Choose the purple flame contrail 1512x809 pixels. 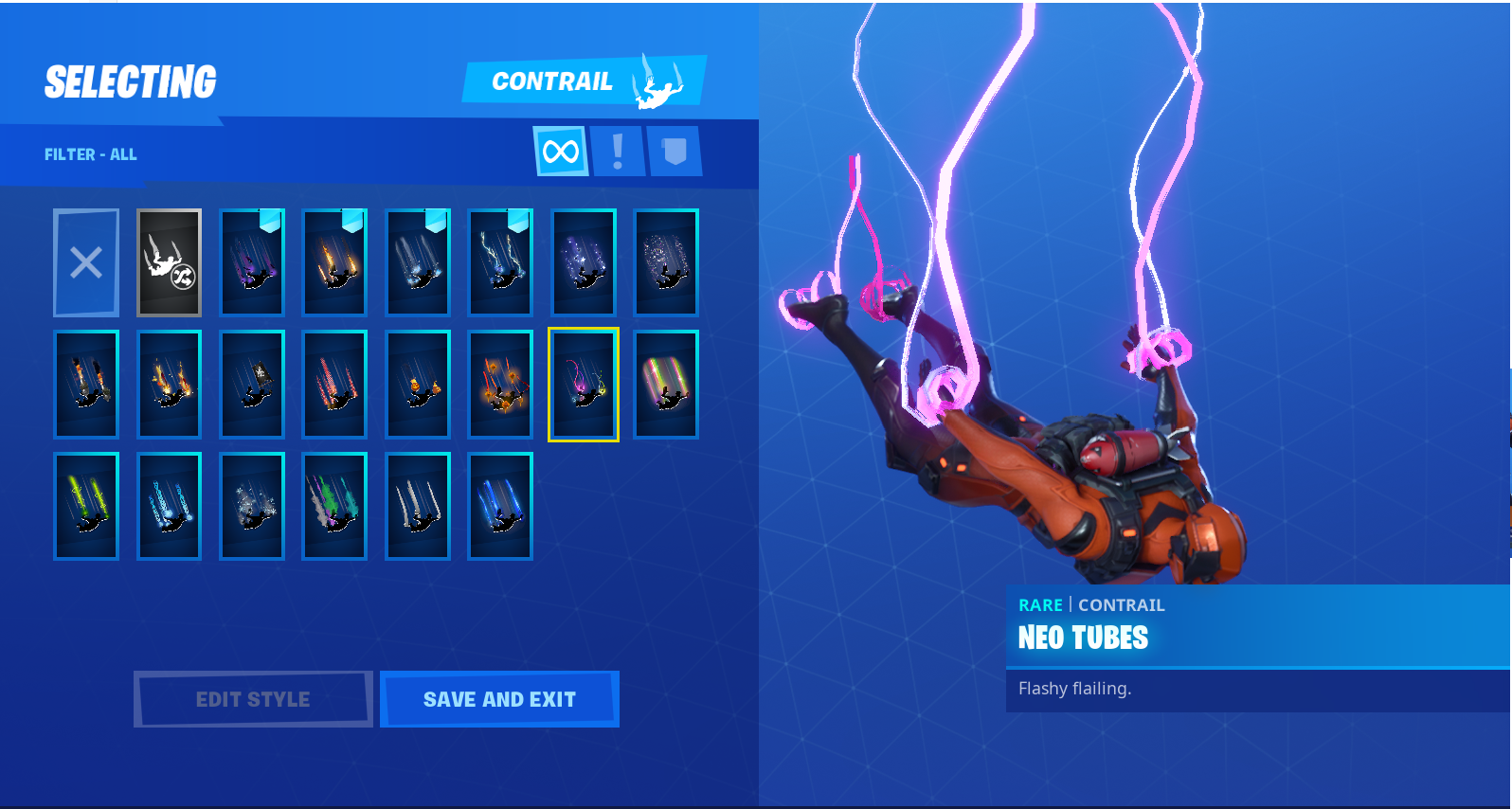(x=253, y=262)
